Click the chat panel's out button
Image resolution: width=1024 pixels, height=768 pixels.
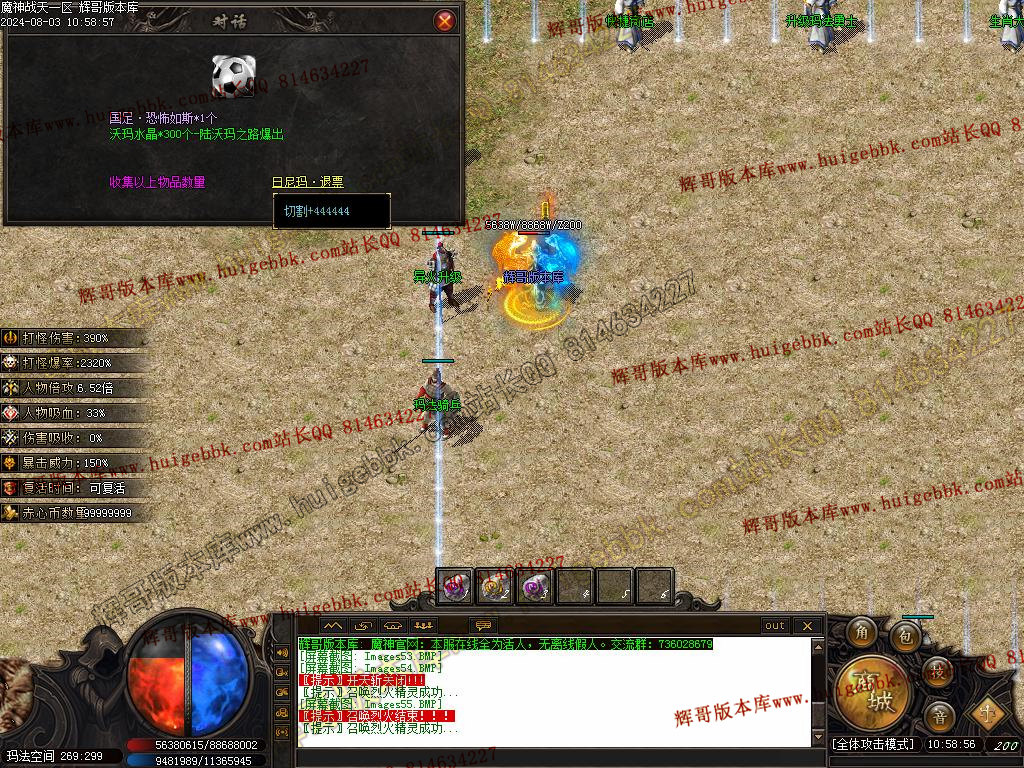tap(775, 626)
